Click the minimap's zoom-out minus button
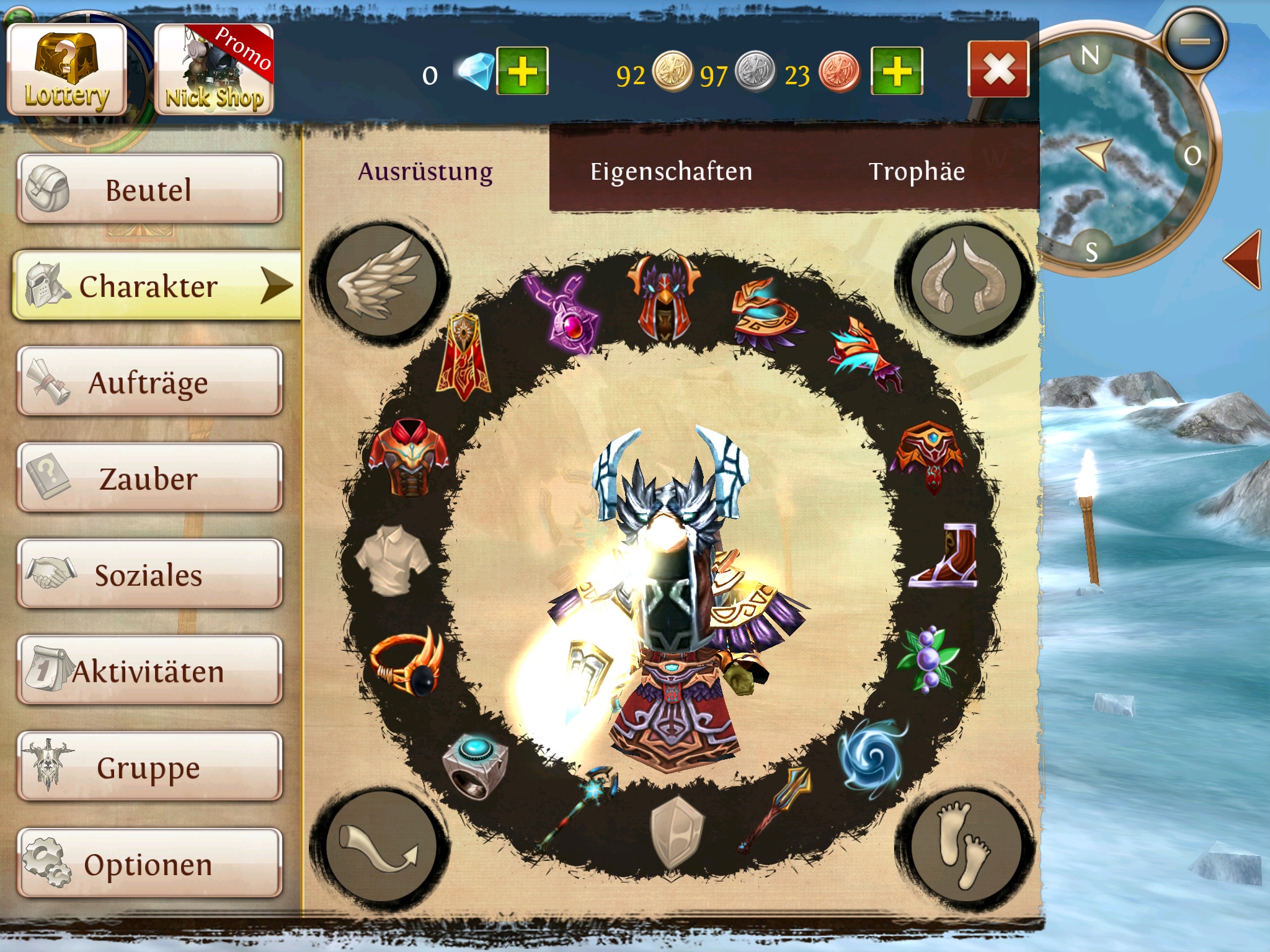The image size is (1270, 952). 1194,42
